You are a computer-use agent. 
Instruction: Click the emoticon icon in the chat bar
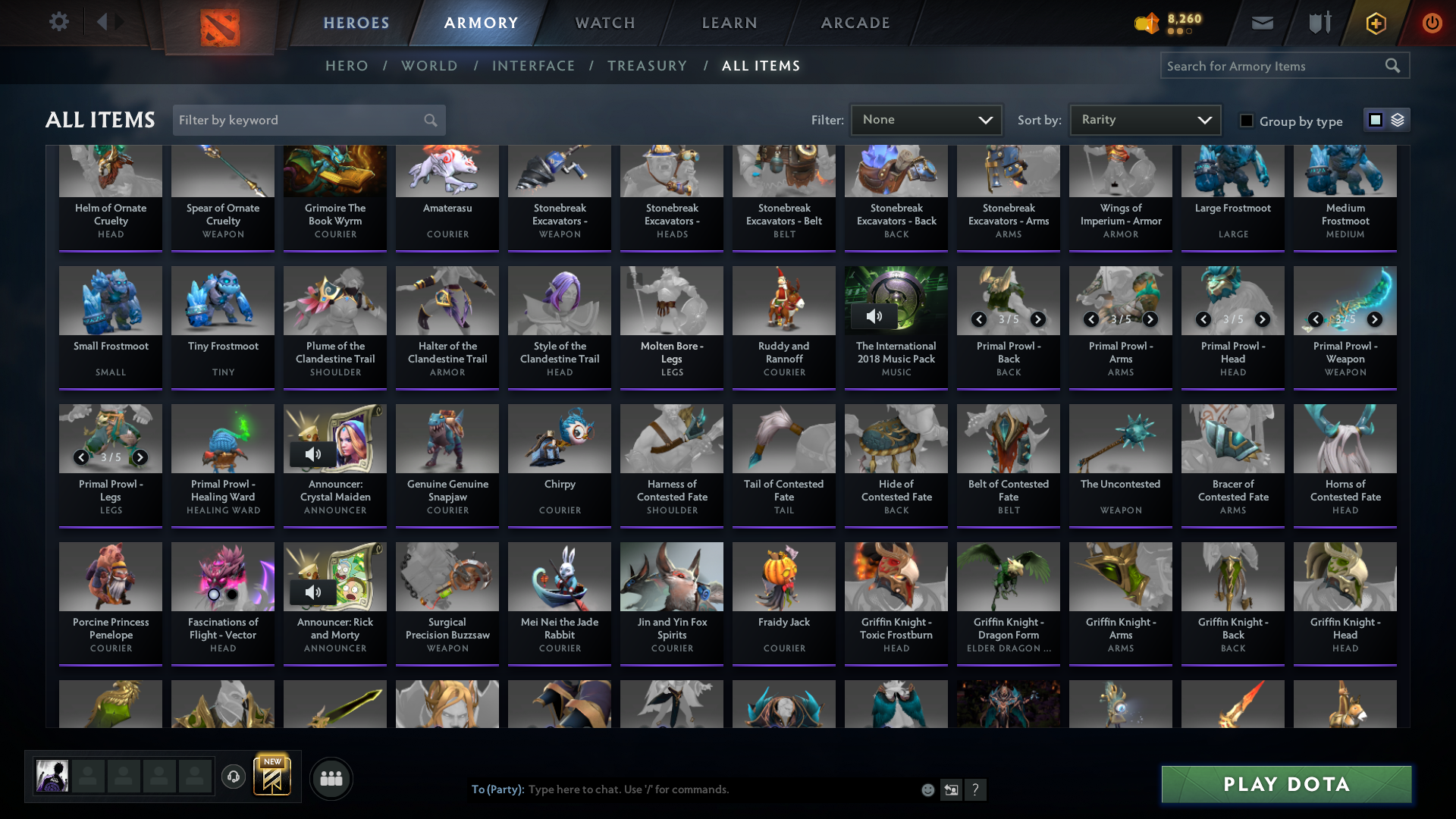point(927,789)
